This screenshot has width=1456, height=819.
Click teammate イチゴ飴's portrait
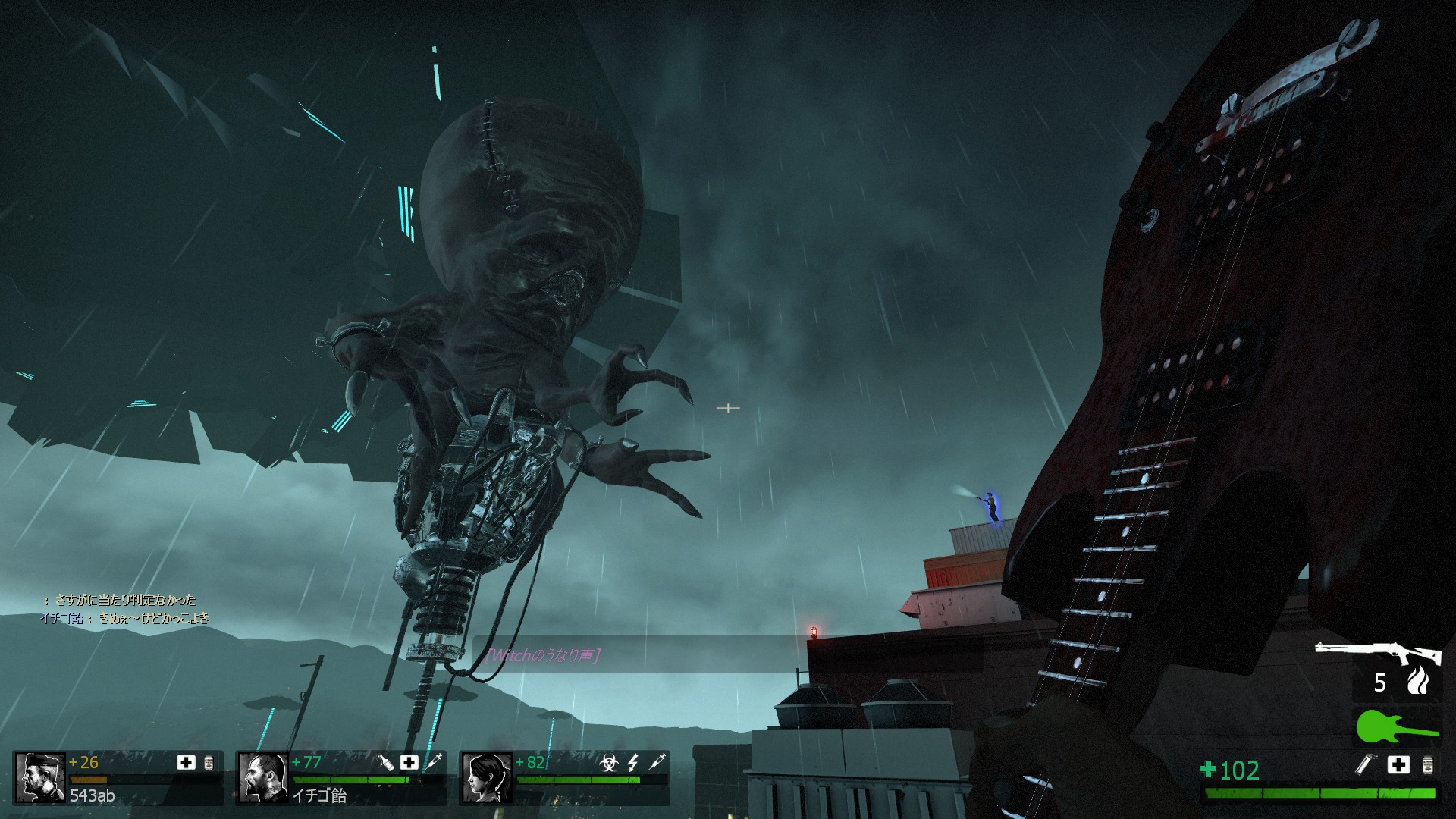[x=263, y=777]
